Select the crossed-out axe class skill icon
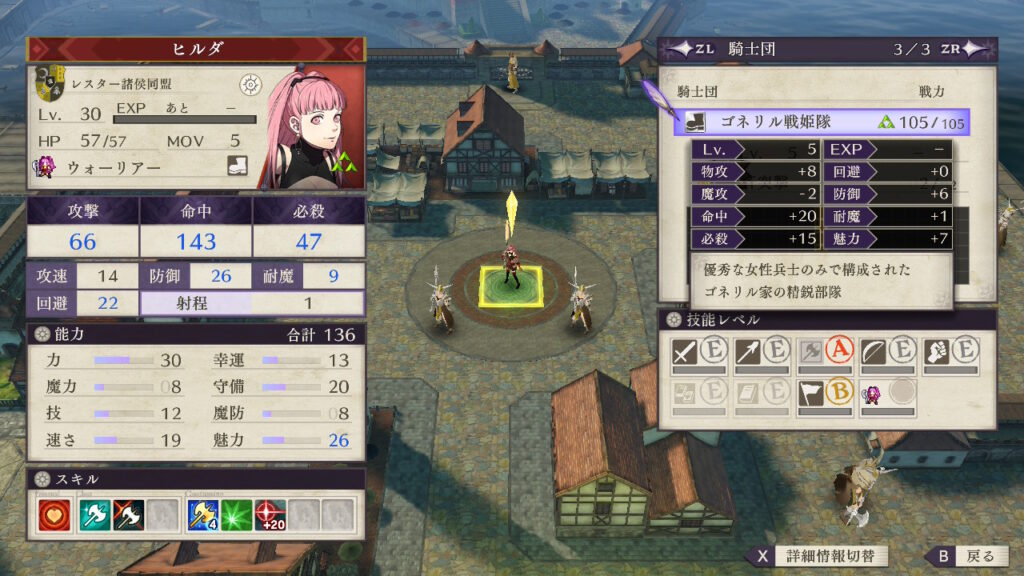The height and width of the screenshot is (576, 1024). pyautogui.click(x=128, y=515)
